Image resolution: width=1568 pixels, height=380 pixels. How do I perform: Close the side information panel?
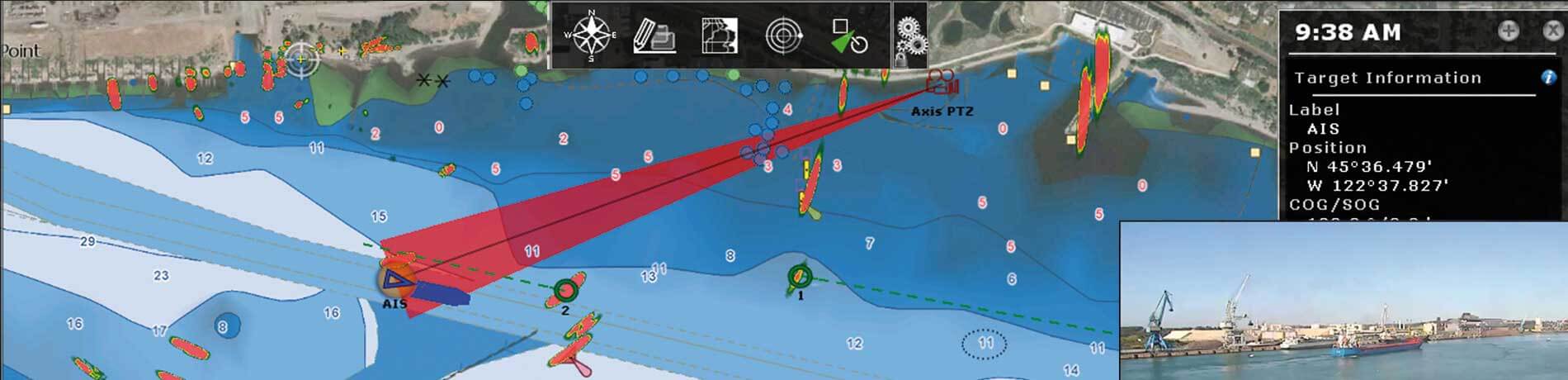[1551, 31]
